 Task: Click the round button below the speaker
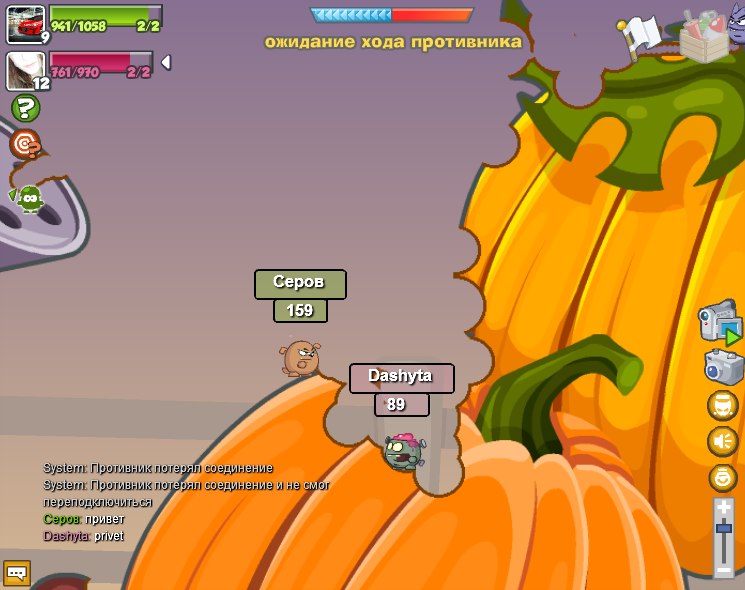tap(722, 477)
